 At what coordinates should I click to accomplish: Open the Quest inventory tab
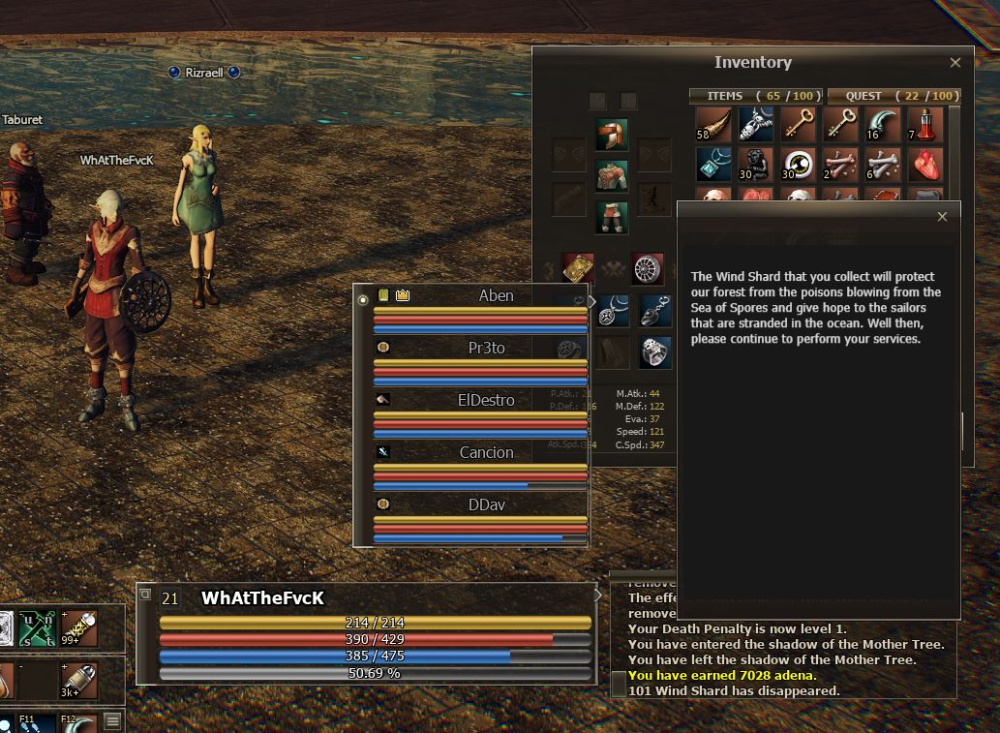pyautogui.click(x=892, y=96)
